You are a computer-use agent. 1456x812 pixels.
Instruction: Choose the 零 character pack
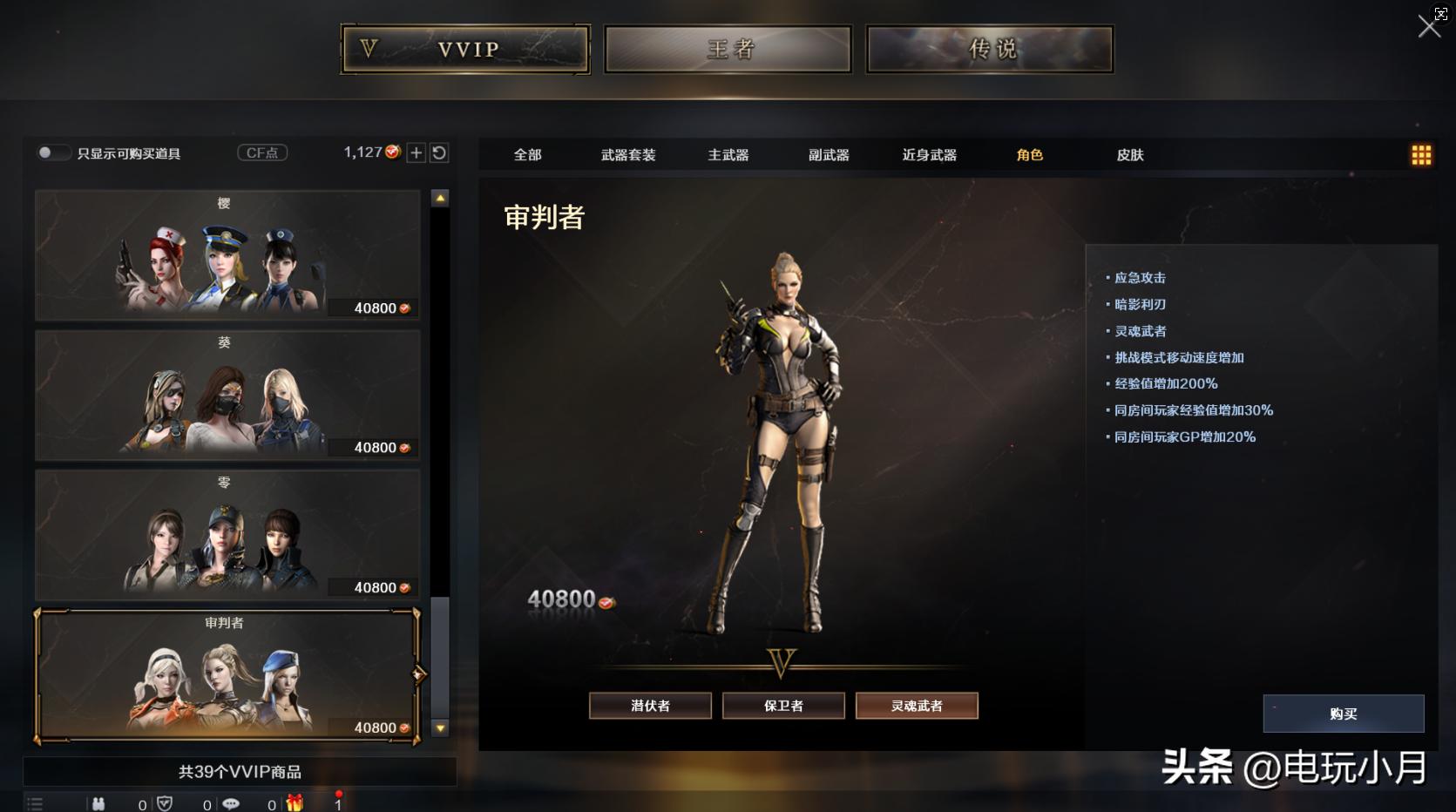(x=227, y=535)
